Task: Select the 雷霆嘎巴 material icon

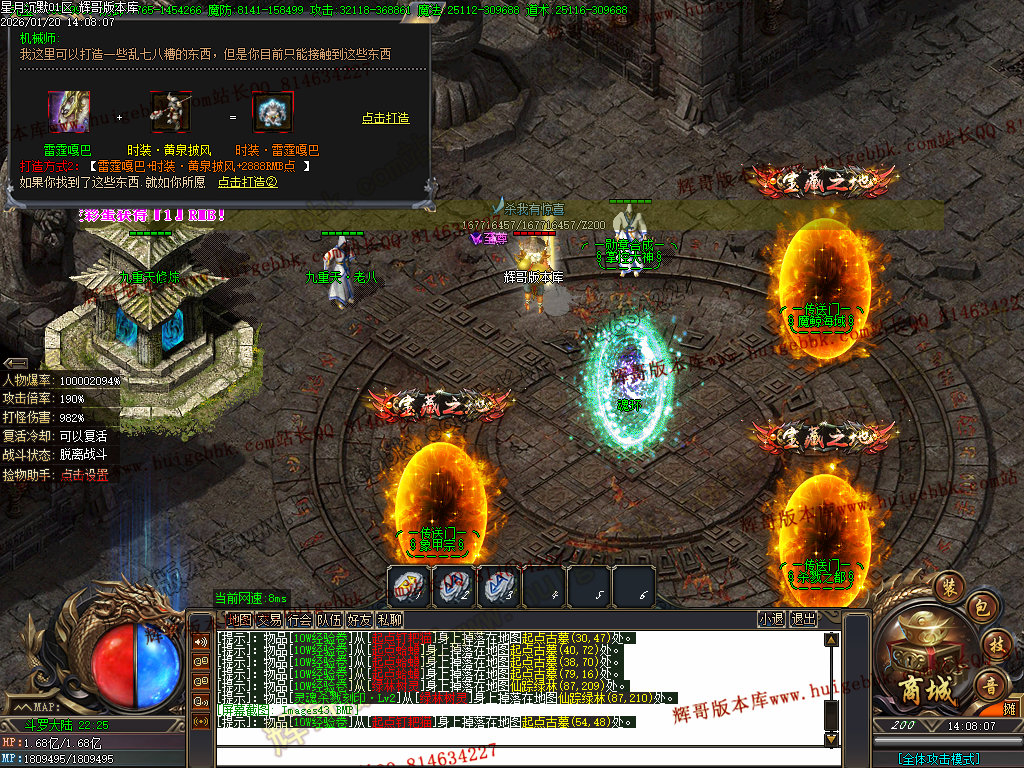Action: click(x=69, y=113)
